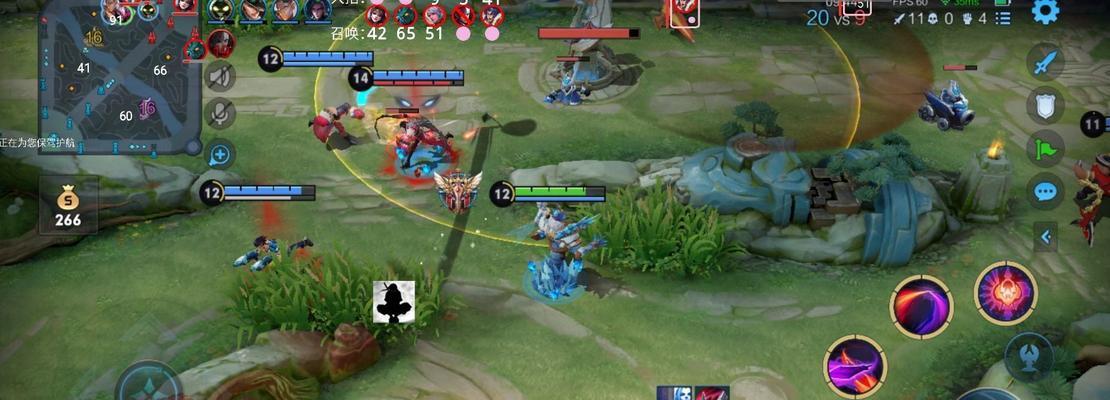Open the quick chat plus bubble
This screenshot has width=1110, height=400.
click(220, 154)
